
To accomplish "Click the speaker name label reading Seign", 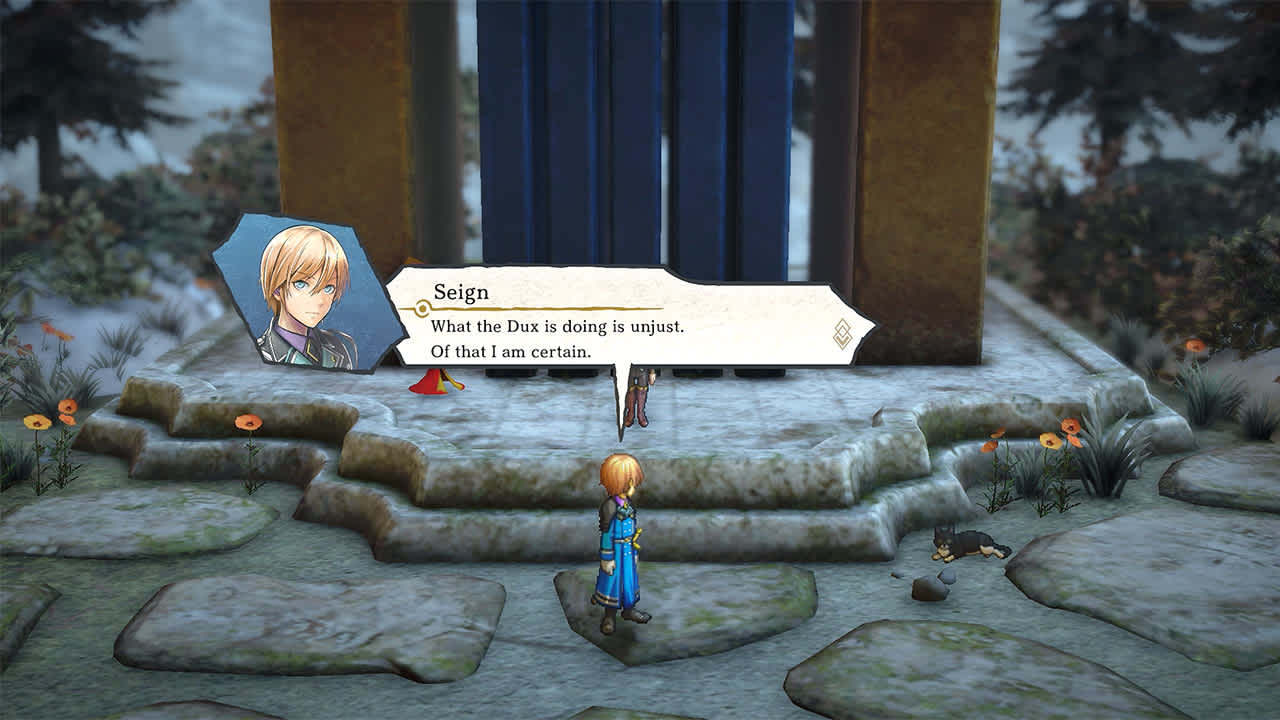I will pyautogui.click(x=463, y=292).
